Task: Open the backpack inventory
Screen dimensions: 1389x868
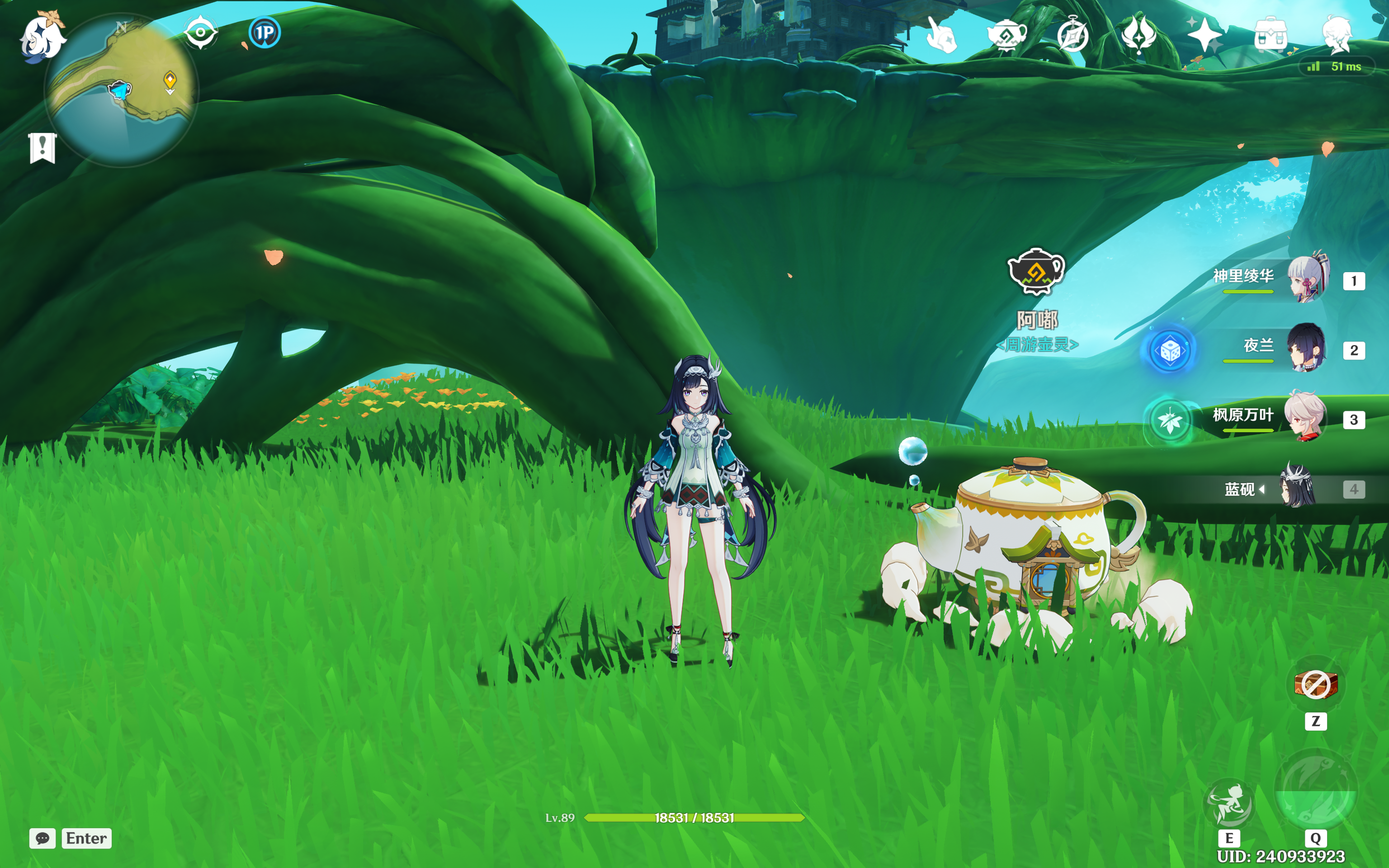Action: (x=1271, y=36)
